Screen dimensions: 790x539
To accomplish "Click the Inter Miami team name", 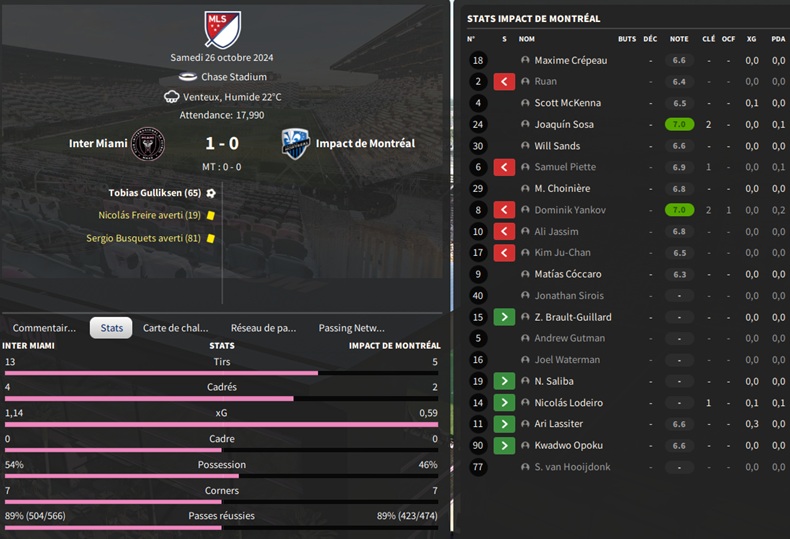I will pos(98,143).
